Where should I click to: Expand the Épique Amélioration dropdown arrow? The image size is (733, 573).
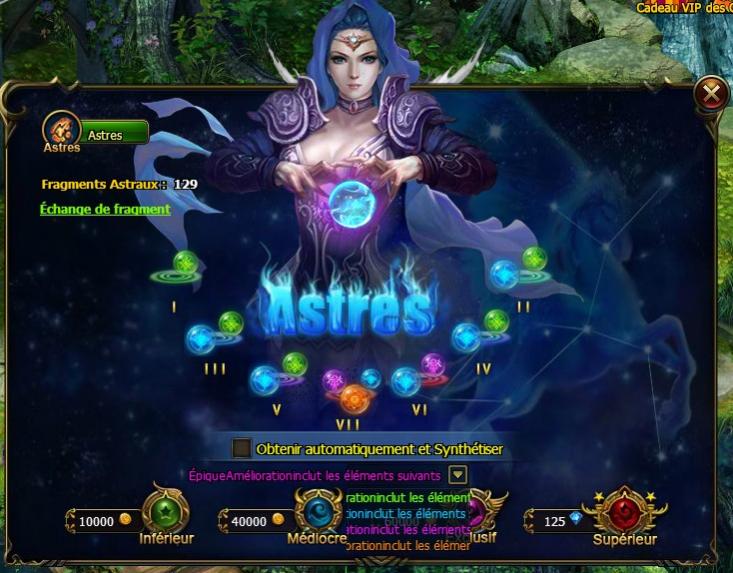click(457, 475)
